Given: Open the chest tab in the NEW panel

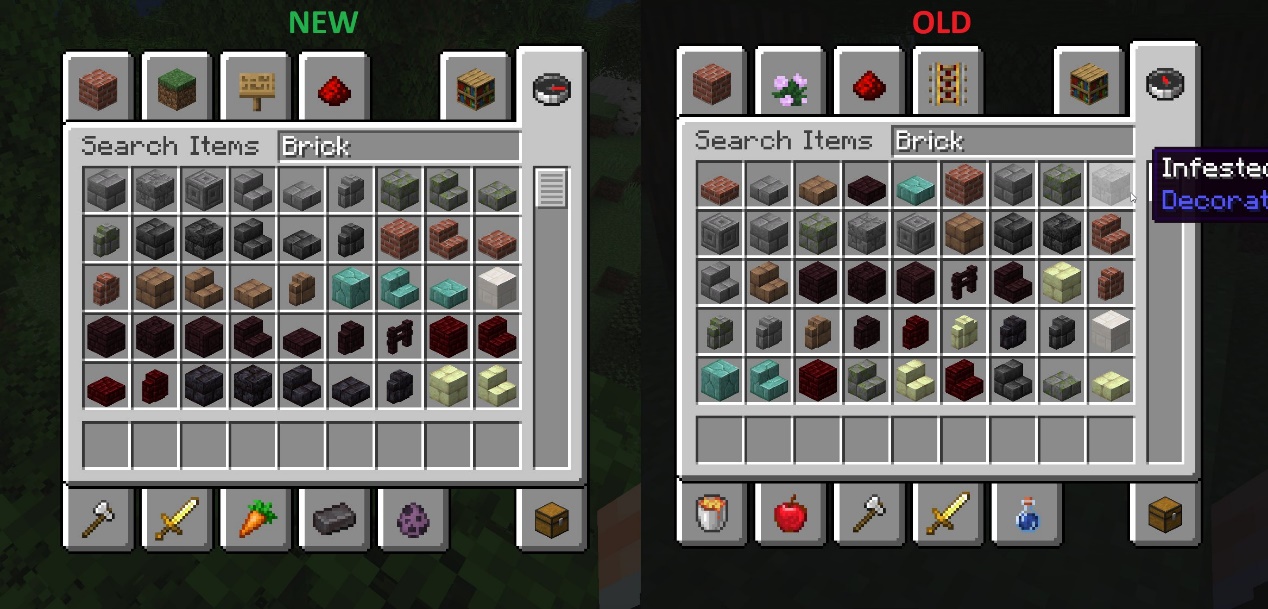Looking at the screenshot, I should pos(551,519).
